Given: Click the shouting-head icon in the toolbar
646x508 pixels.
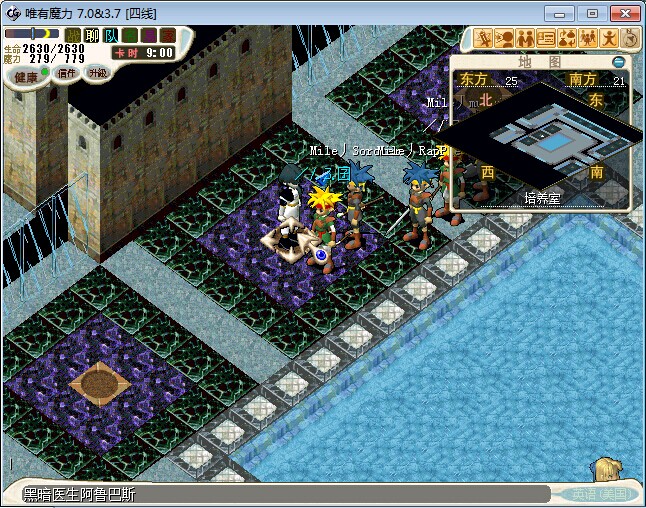Looking at the screenshot, I should [x=504, y=39].
